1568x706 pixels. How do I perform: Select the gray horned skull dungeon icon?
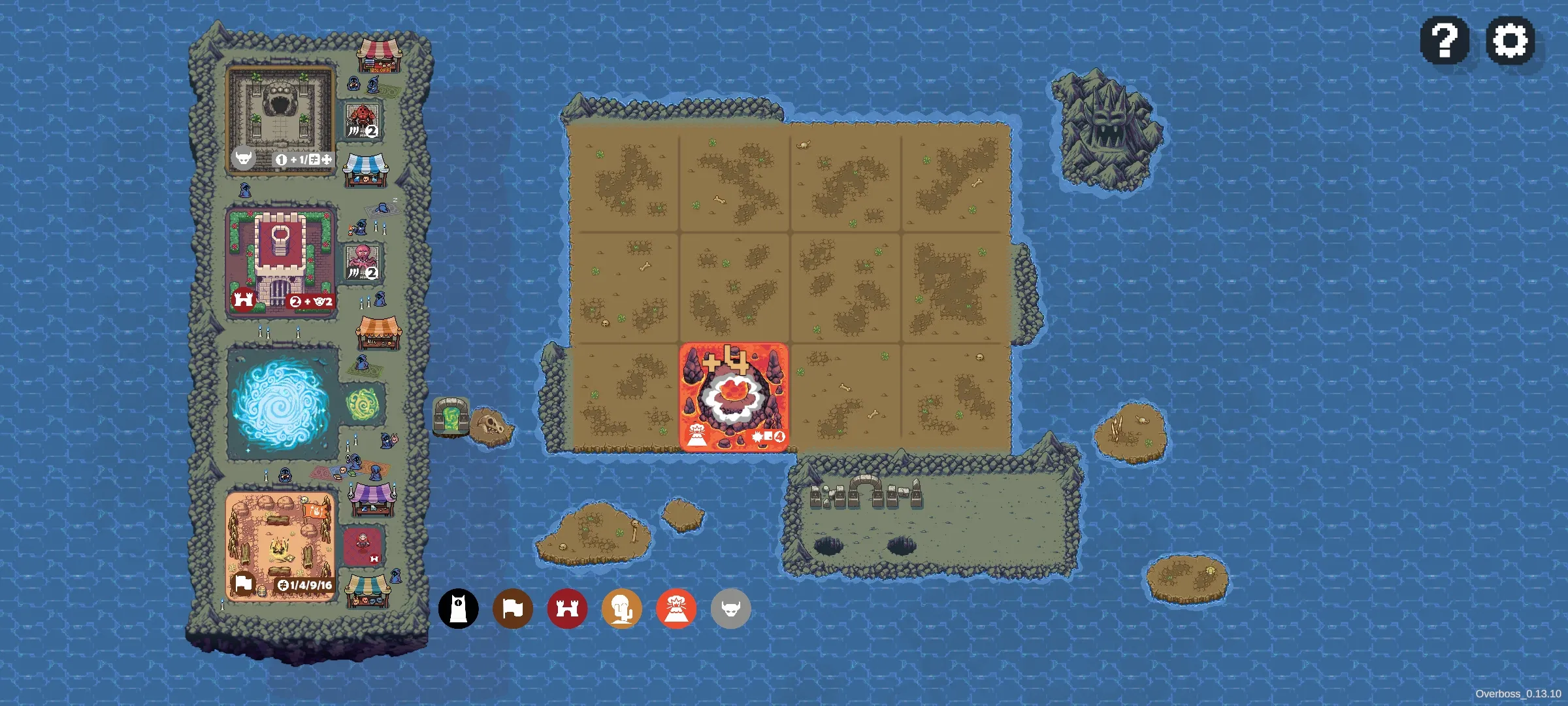(x=730, y=609)
